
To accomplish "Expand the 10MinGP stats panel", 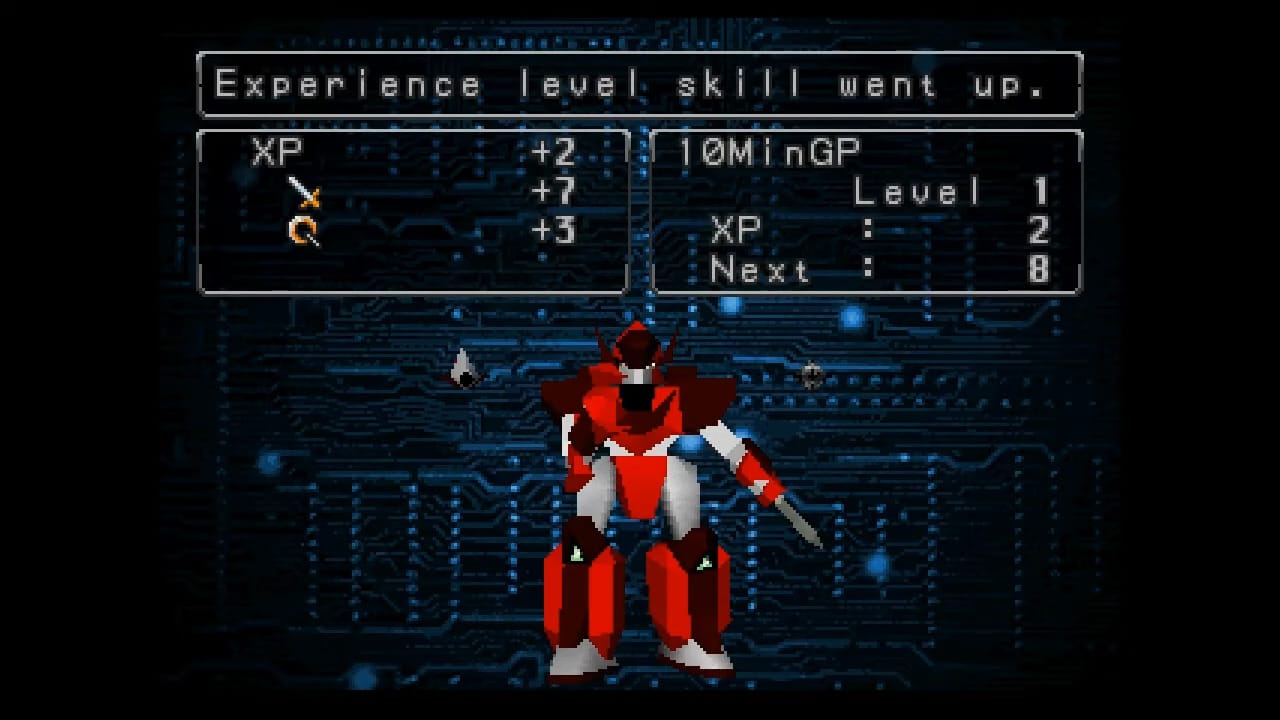I will [x=865, y=210].
